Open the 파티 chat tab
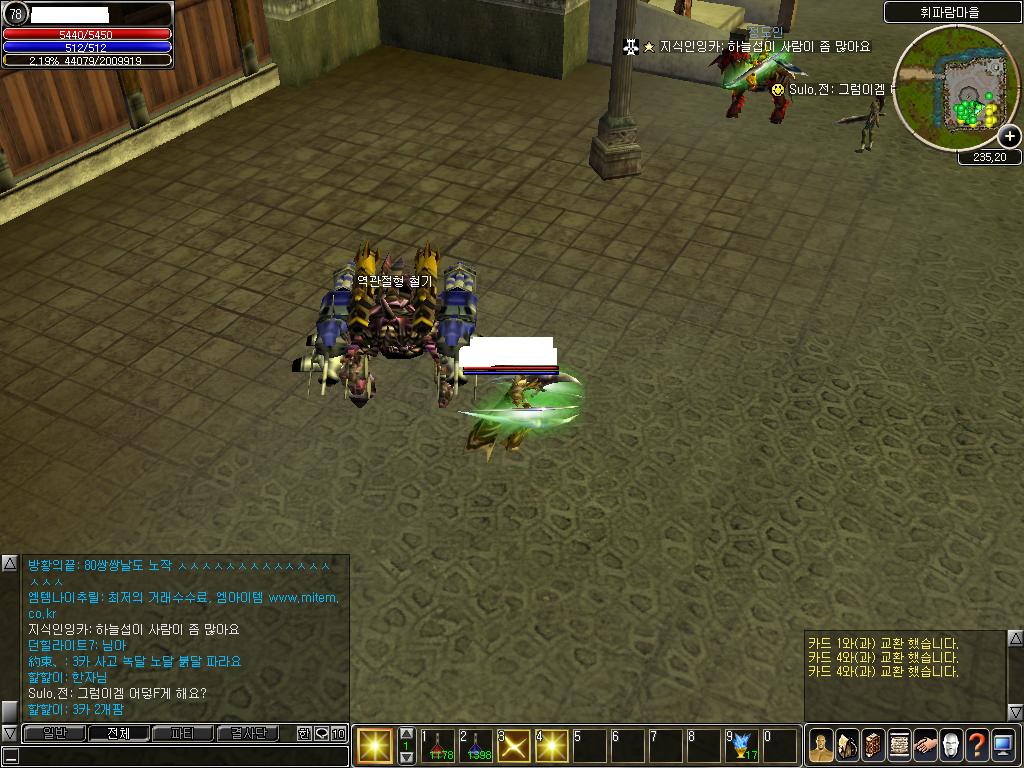This screenshot has width=1024, height=768. pyautogui.click(x=183, y=734)
